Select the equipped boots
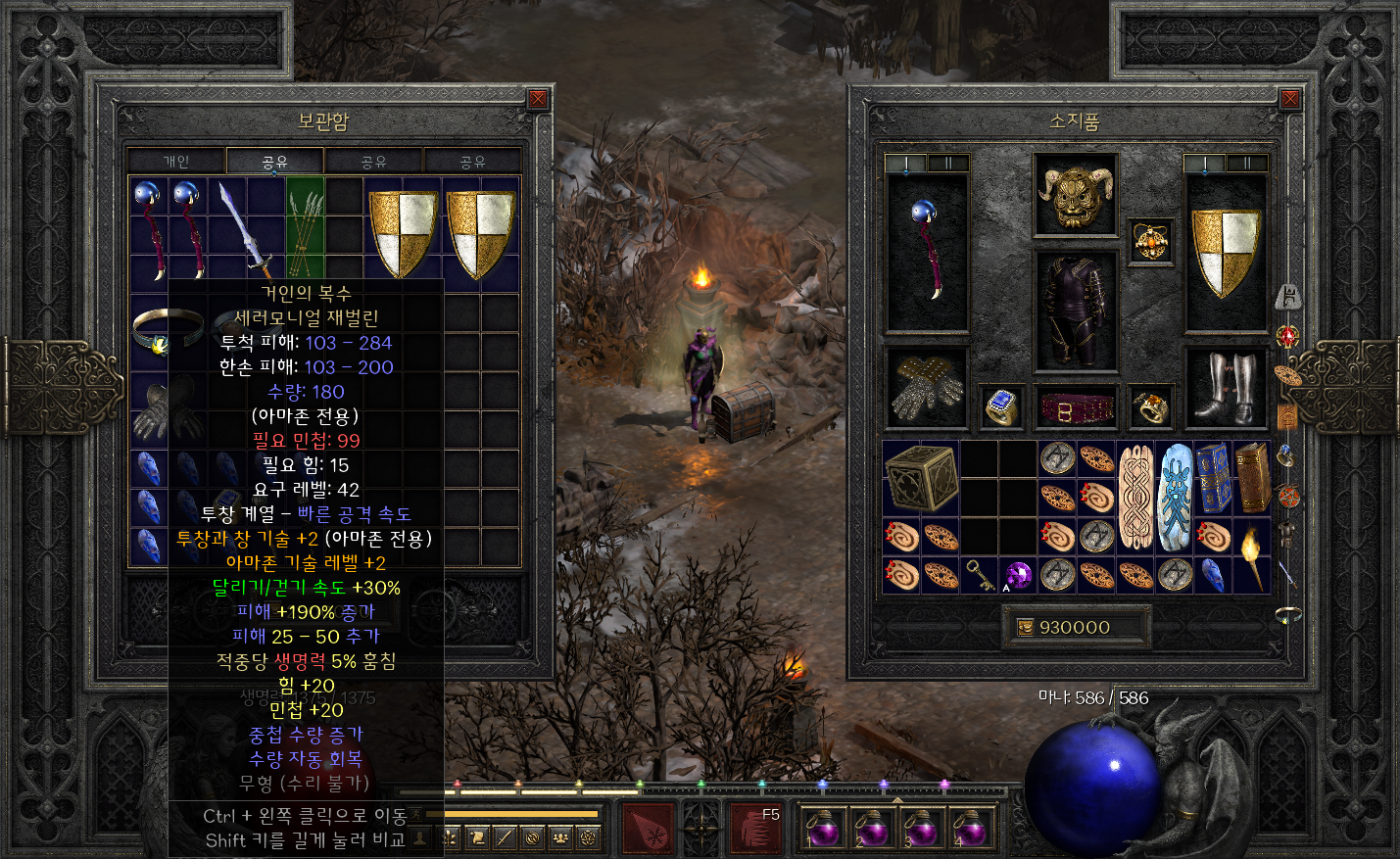Screen dimensions: 1400x859 pos(1226,388)
